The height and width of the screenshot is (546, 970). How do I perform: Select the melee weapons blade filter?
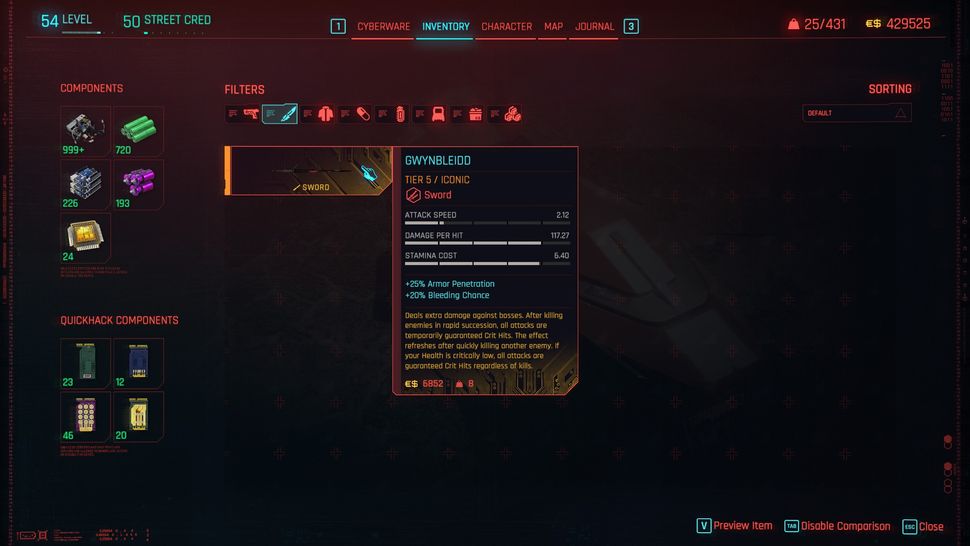point(288,114)
